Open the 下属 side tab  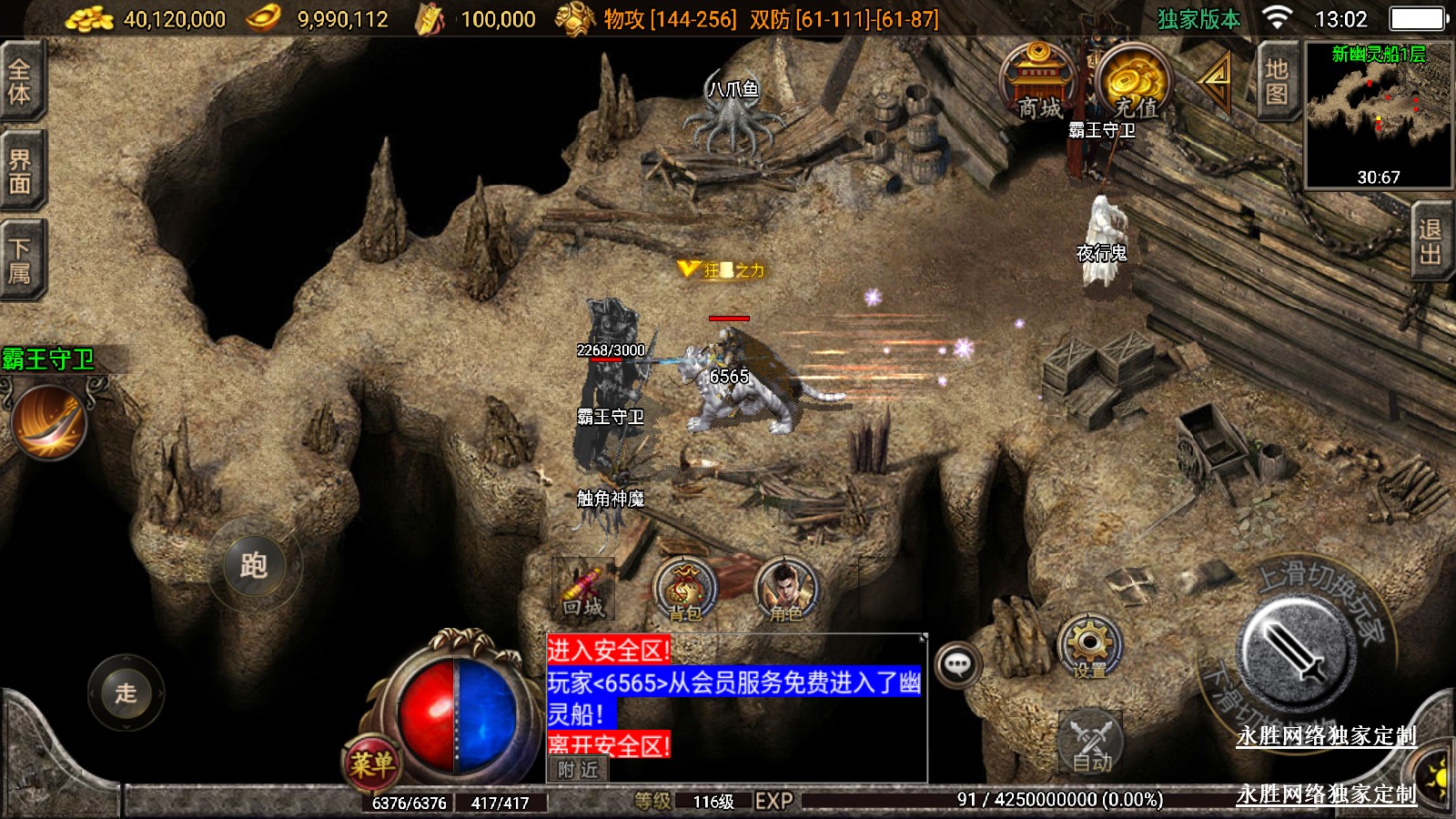pyautogui.click(x=20, y=261)
